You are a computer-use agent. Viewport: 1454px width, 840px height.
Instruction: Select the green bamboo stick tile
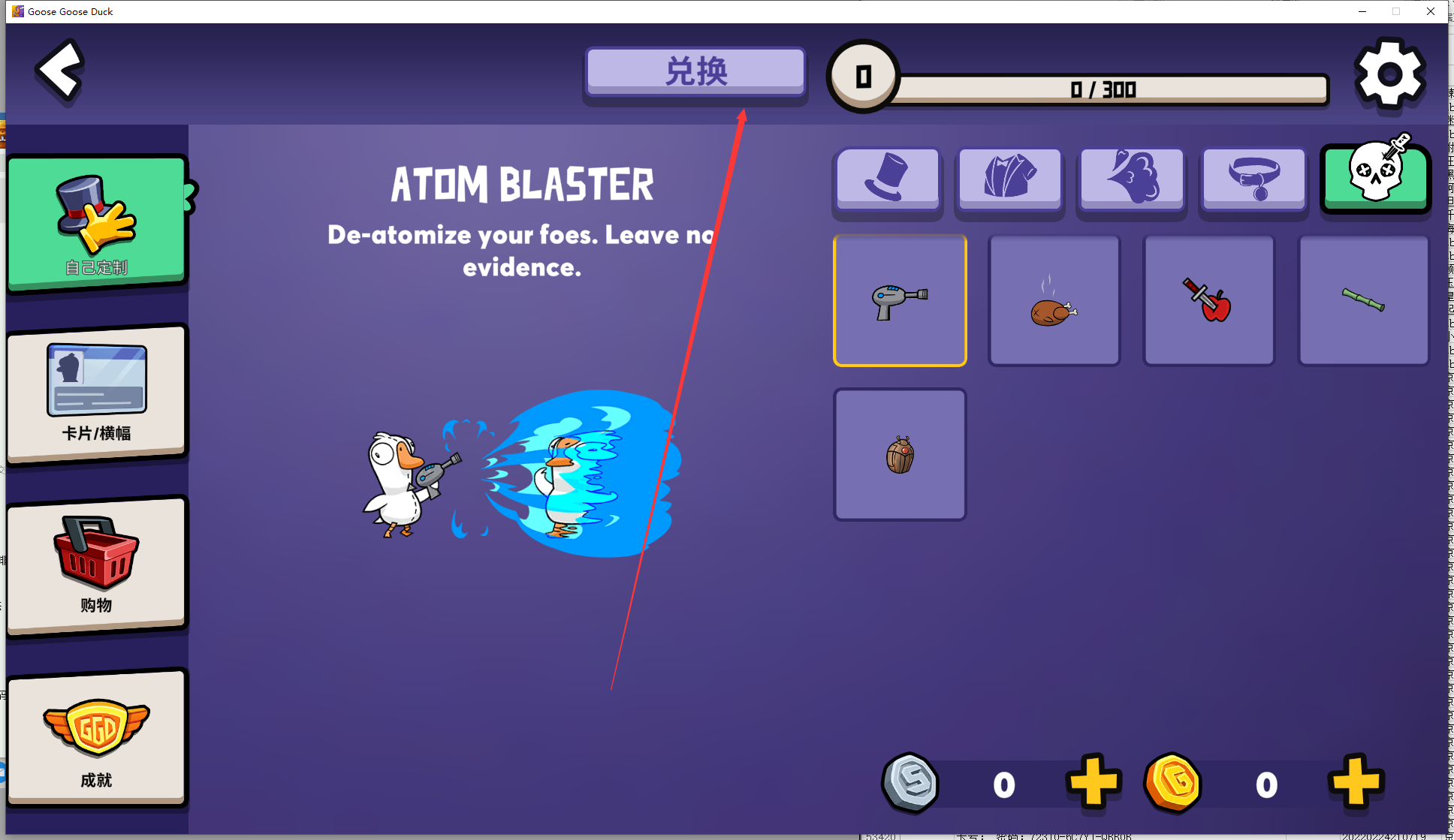point(1363,300)
